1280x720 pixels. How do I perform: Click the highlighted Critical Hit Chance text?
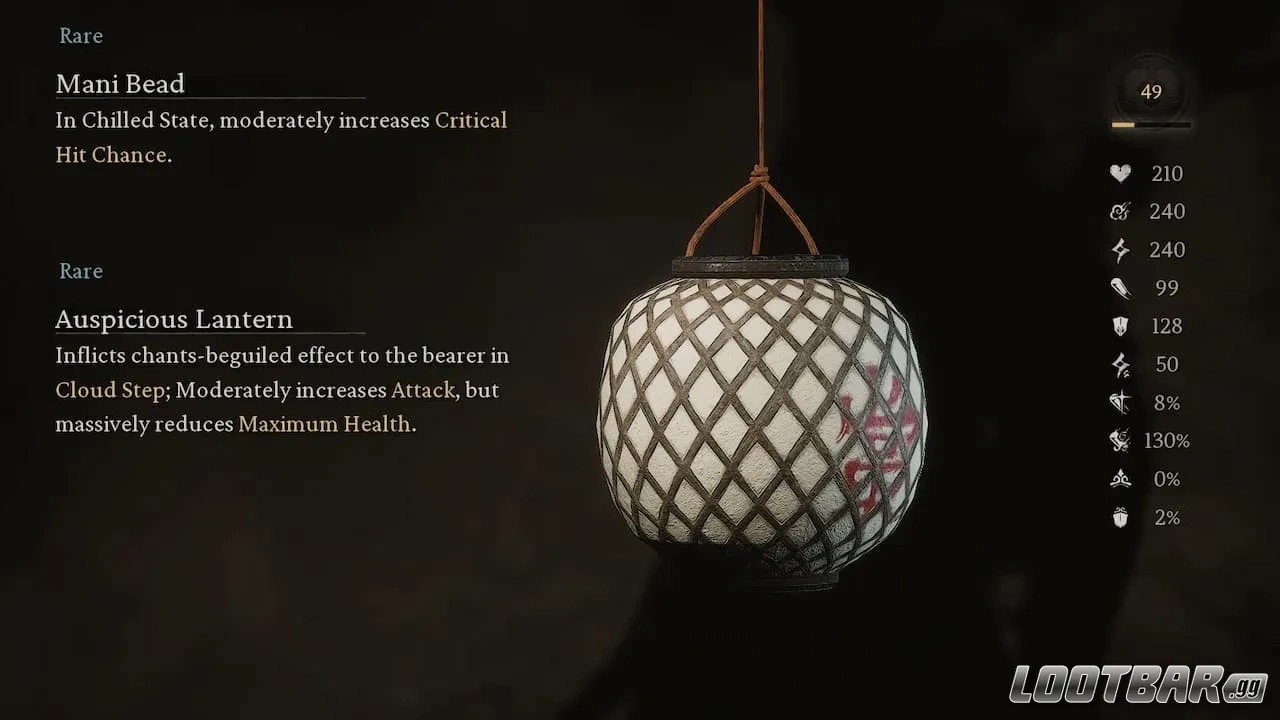click(x=471, y=120)
